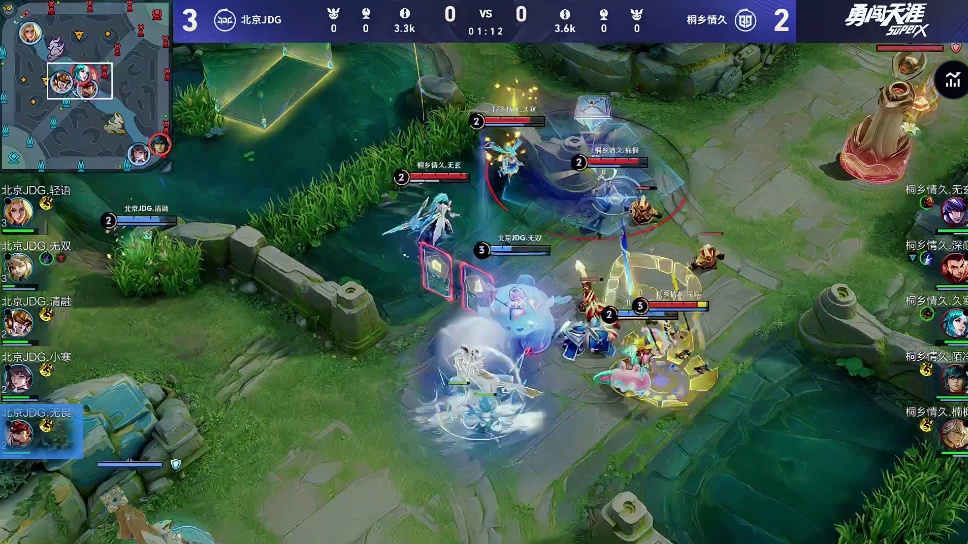Spectate the red-faced hero in the right roster
The height and width of the screenshot is (544, 968).
(951, 267)
